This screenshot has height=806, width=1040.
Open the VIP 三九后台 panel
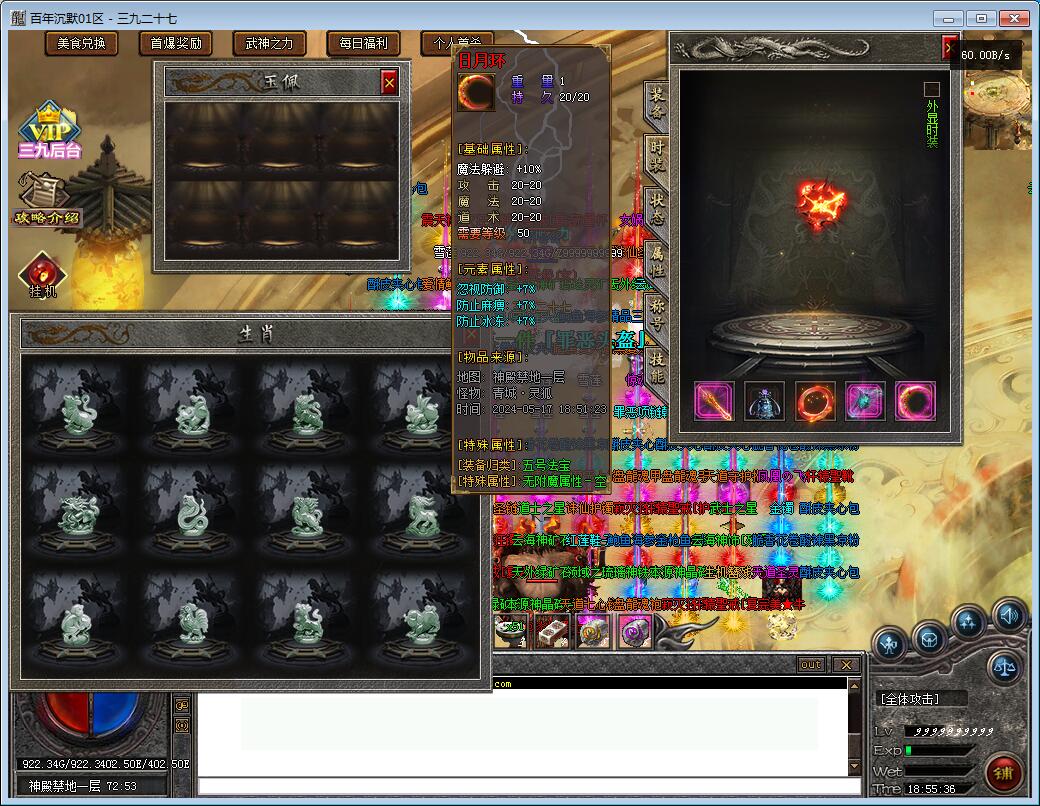tap(49, 132)
